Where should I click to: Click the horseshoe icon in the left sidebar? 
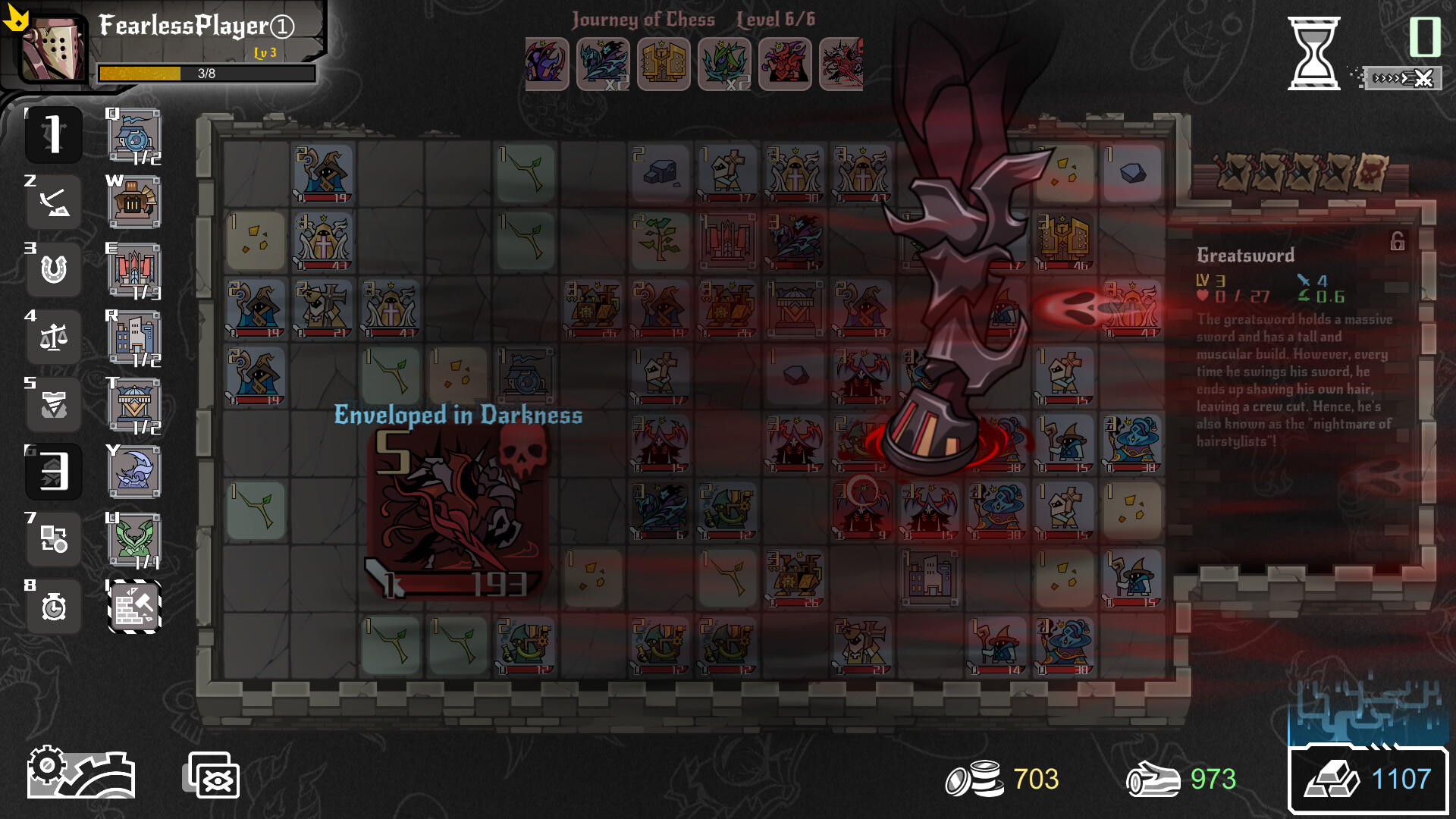coord(53,269)
